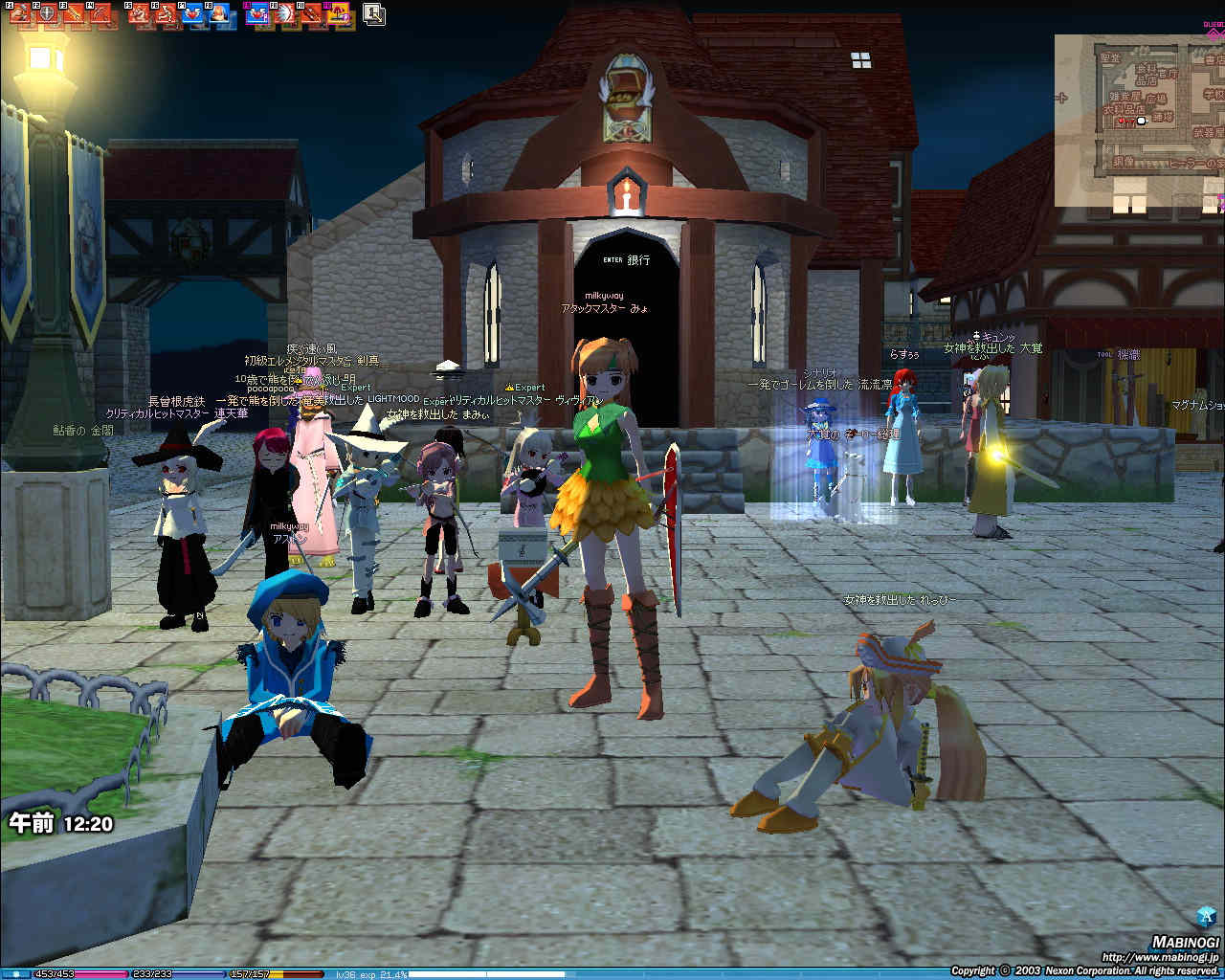Select the F3 sword skill icon

(x=74, y=14)
